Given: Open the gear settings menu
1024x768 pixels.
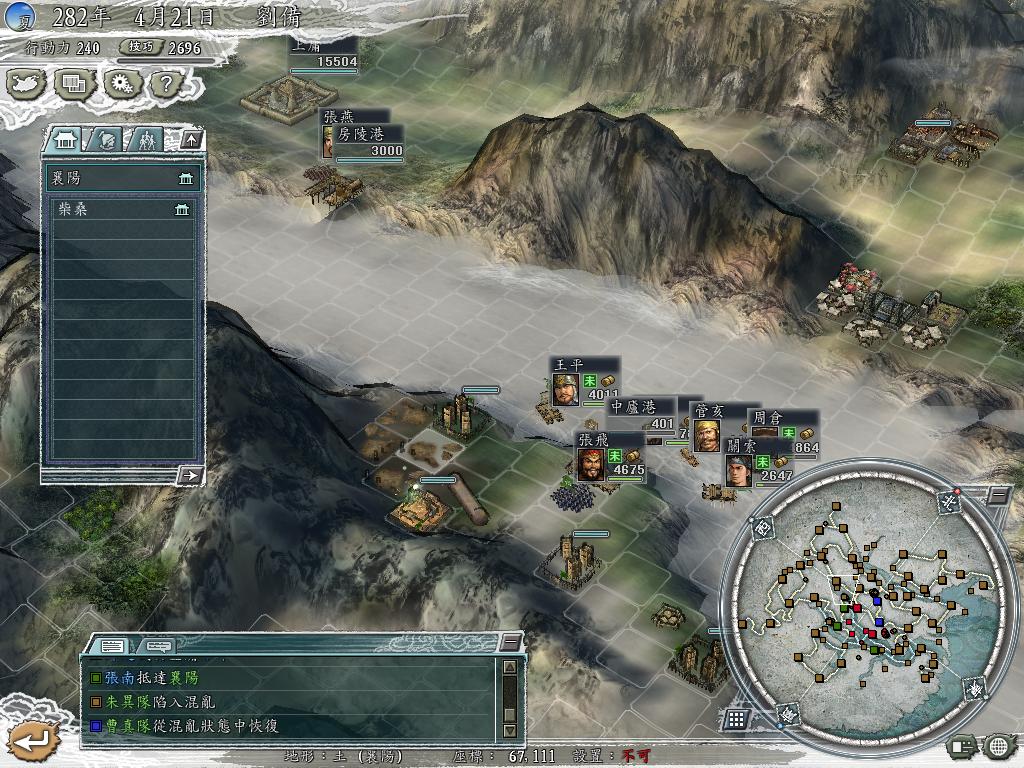Looking at the screenshot, I should point(121,84).
